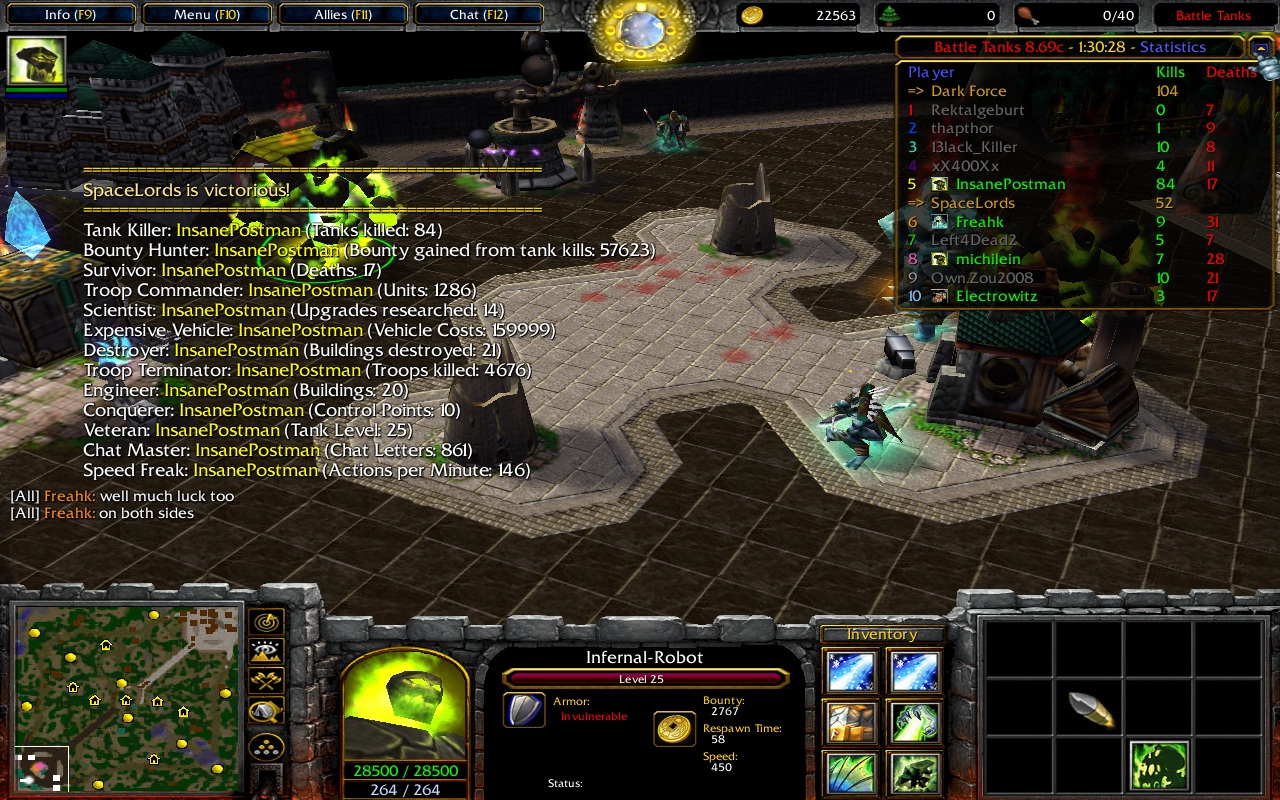This screenshot has height=800, width=1280.
Task: Toggle minimap terrain display
Action: pyautogui.click(x=267, y=652)
